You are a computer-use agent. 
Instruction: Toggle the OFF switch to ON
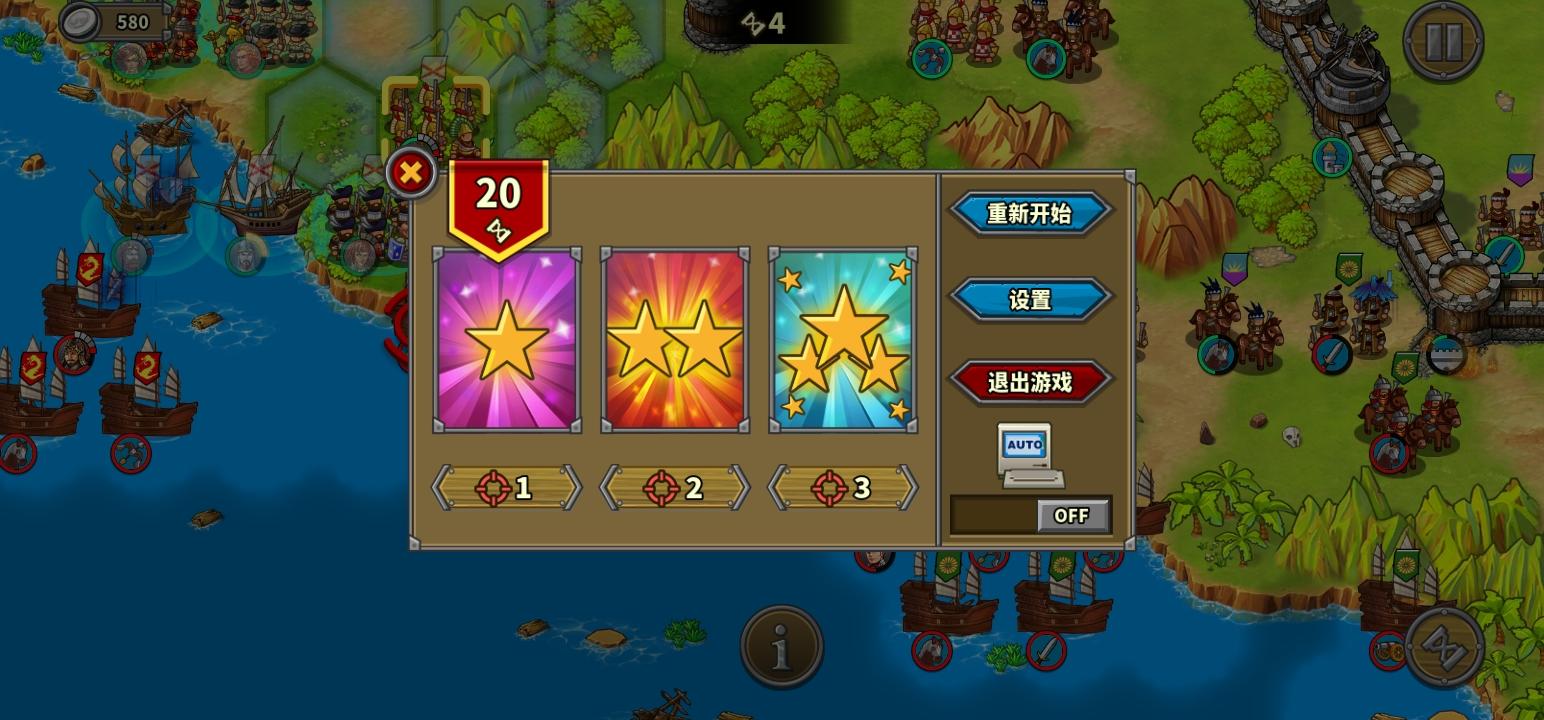click(1071, 515)
